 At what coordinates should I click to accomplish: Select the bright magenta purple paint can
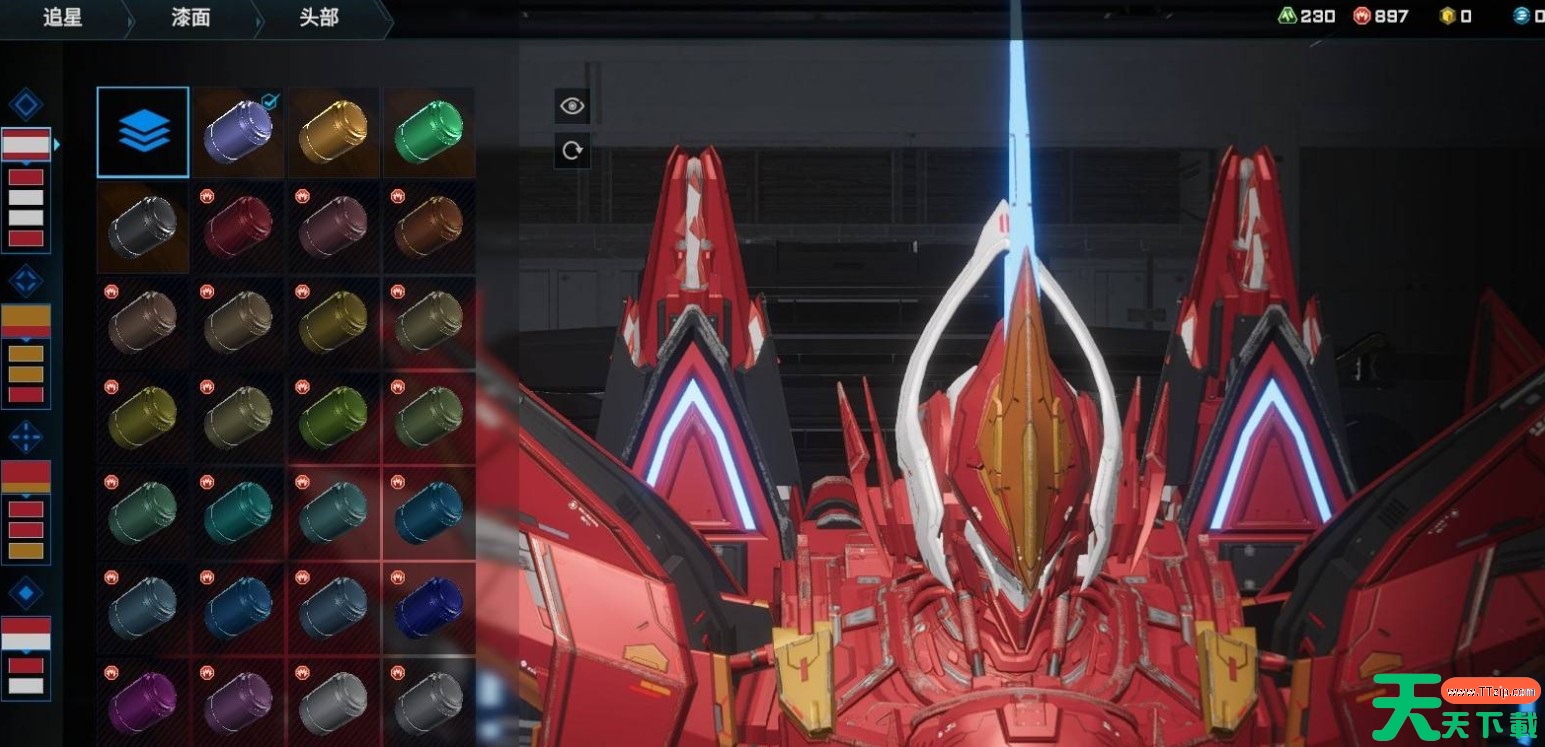tap(143, 702)
